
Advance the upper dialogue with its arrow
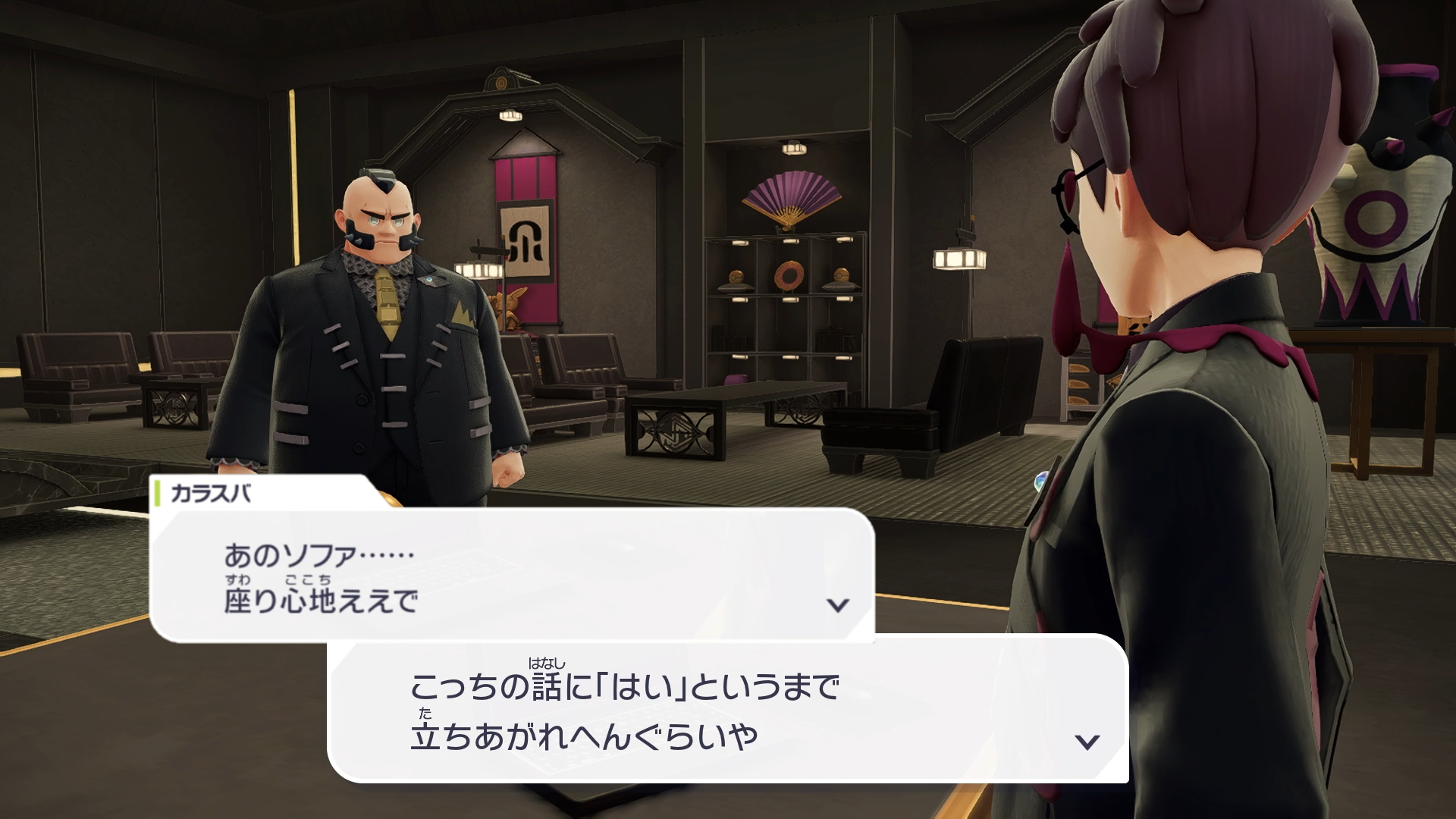837,604
